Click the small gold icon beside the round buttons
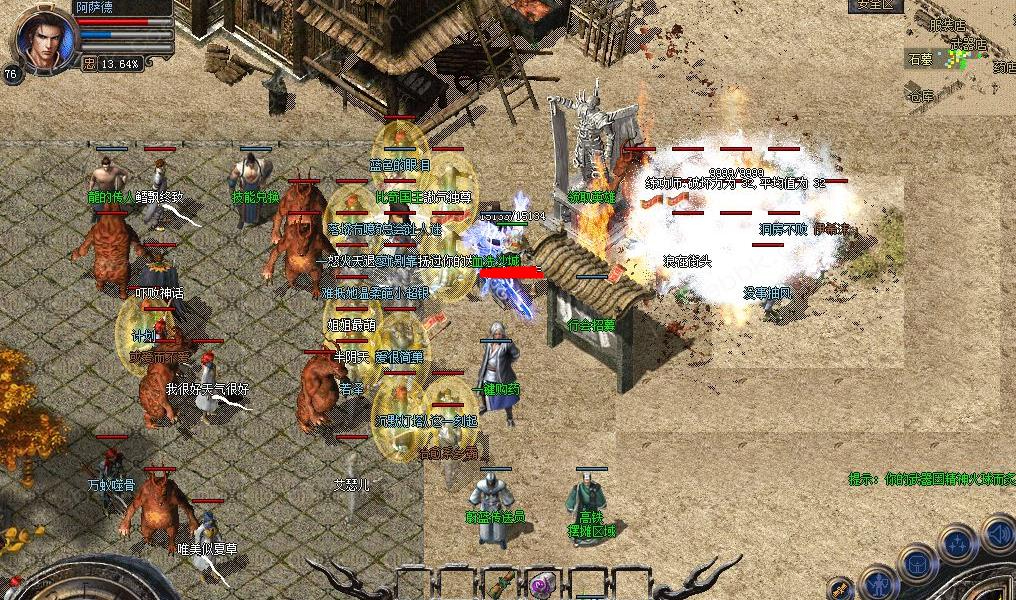 [x=841, y=586]
